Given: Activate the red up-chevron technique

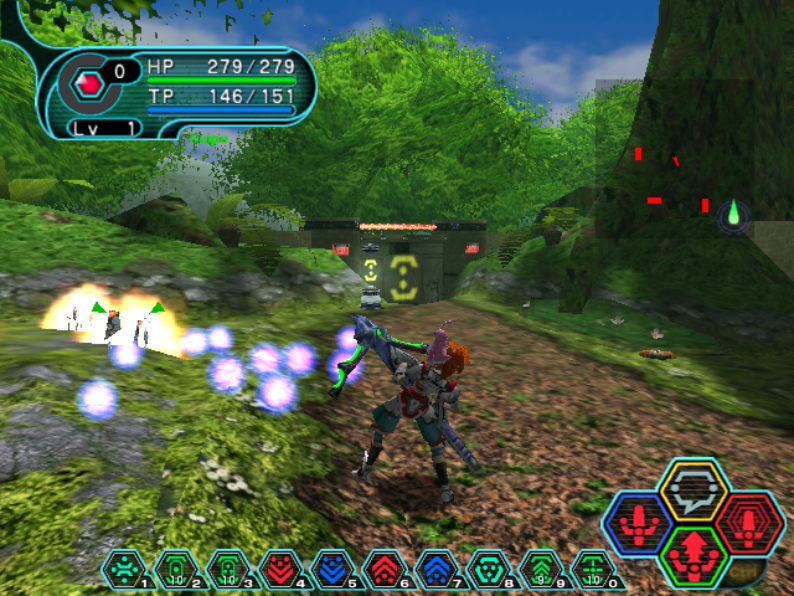Looking at the screenshot, I should [382, 569].
